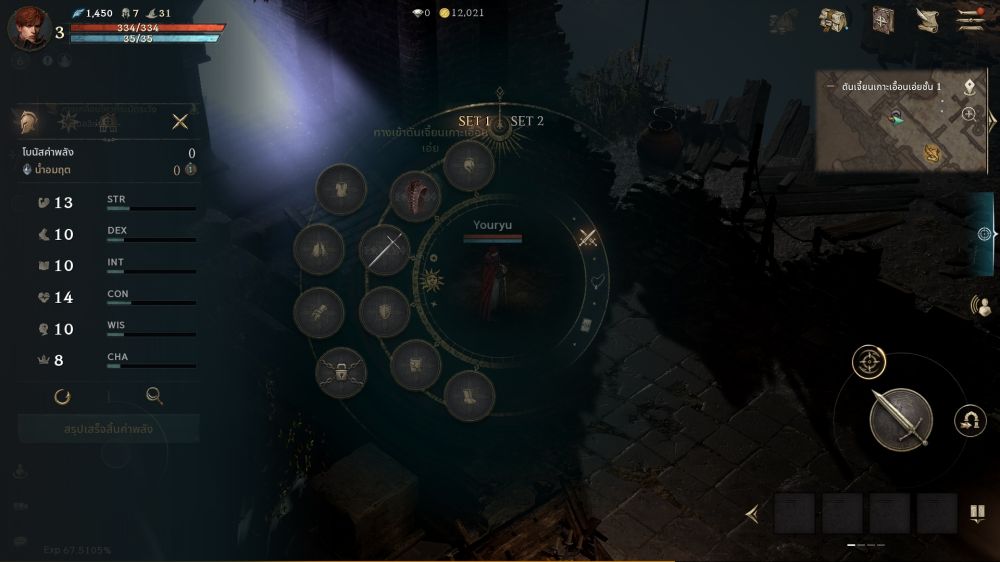Select the crossed swords combat gear category

click(x=588, y=238)
